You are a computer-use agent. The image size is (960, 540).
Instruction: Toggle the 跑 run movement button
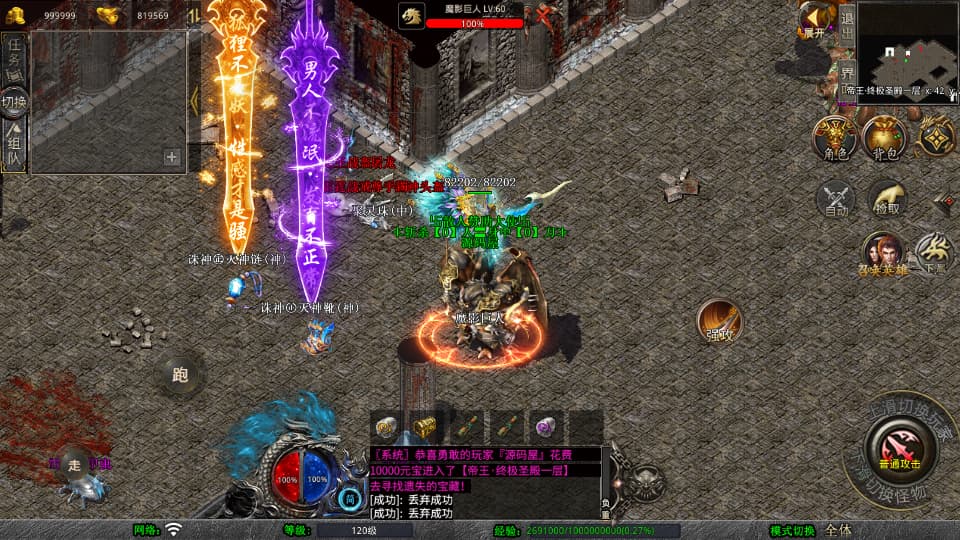181,376
